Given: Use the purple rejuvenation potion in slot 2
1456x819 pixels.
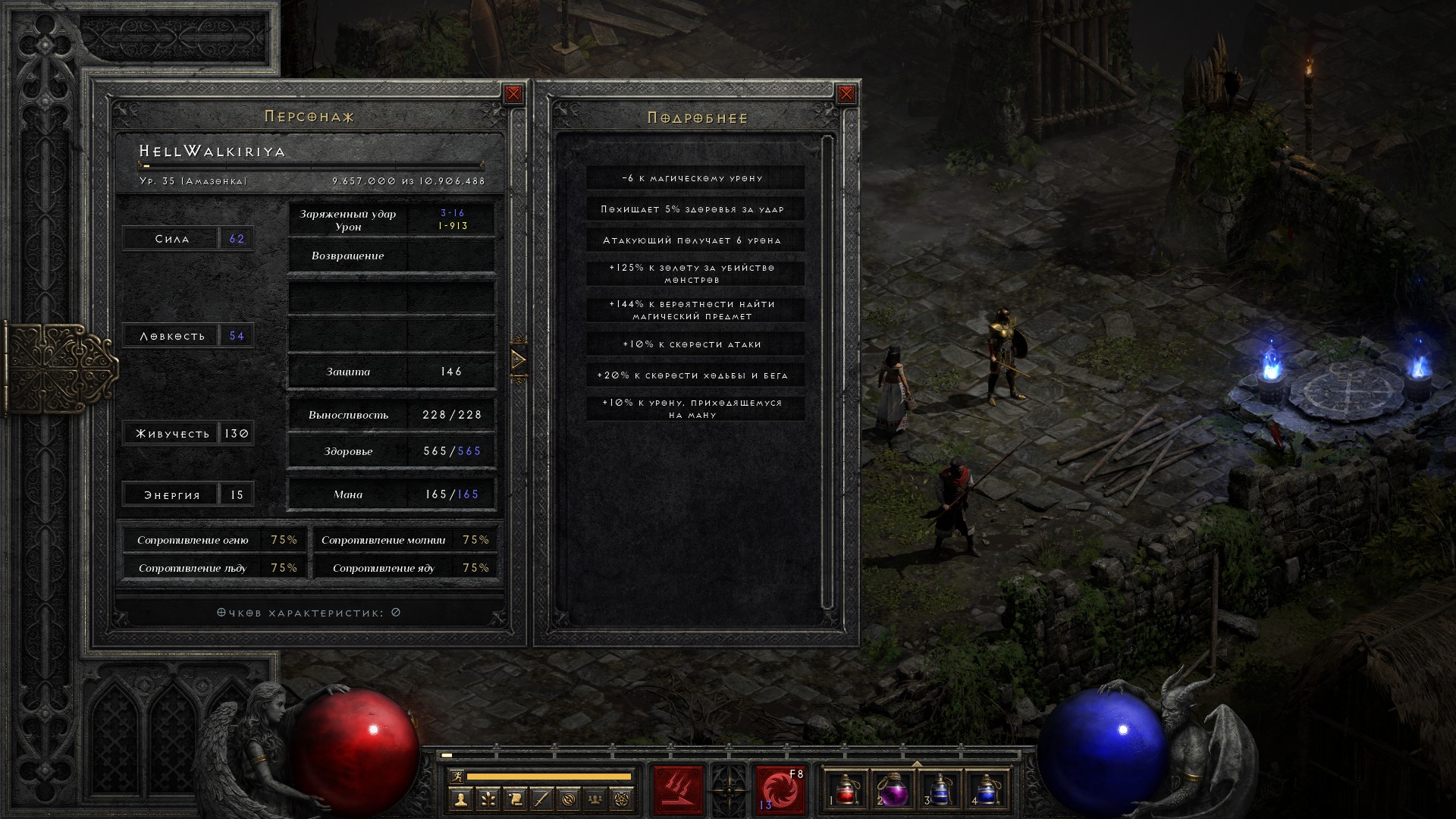Looking at the screenshot, I should (x=893, y=790).
